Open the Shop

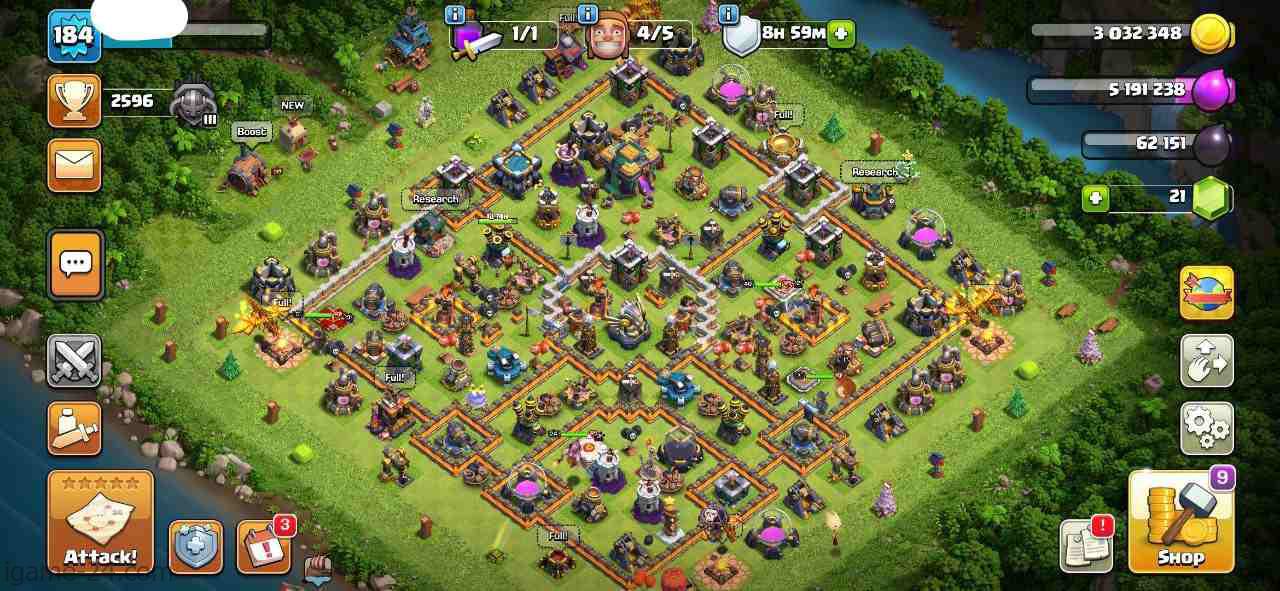pyautogui.click(x=1181, y=522)
